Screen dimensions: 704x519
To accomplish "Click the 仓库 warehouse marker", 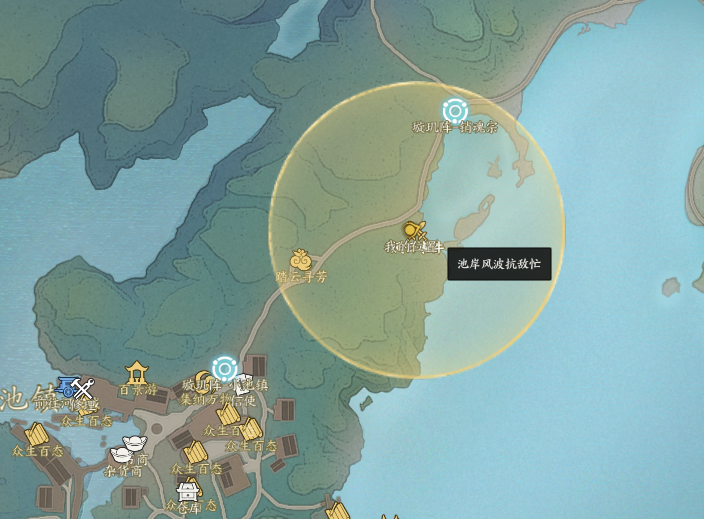I will (187, 492).
